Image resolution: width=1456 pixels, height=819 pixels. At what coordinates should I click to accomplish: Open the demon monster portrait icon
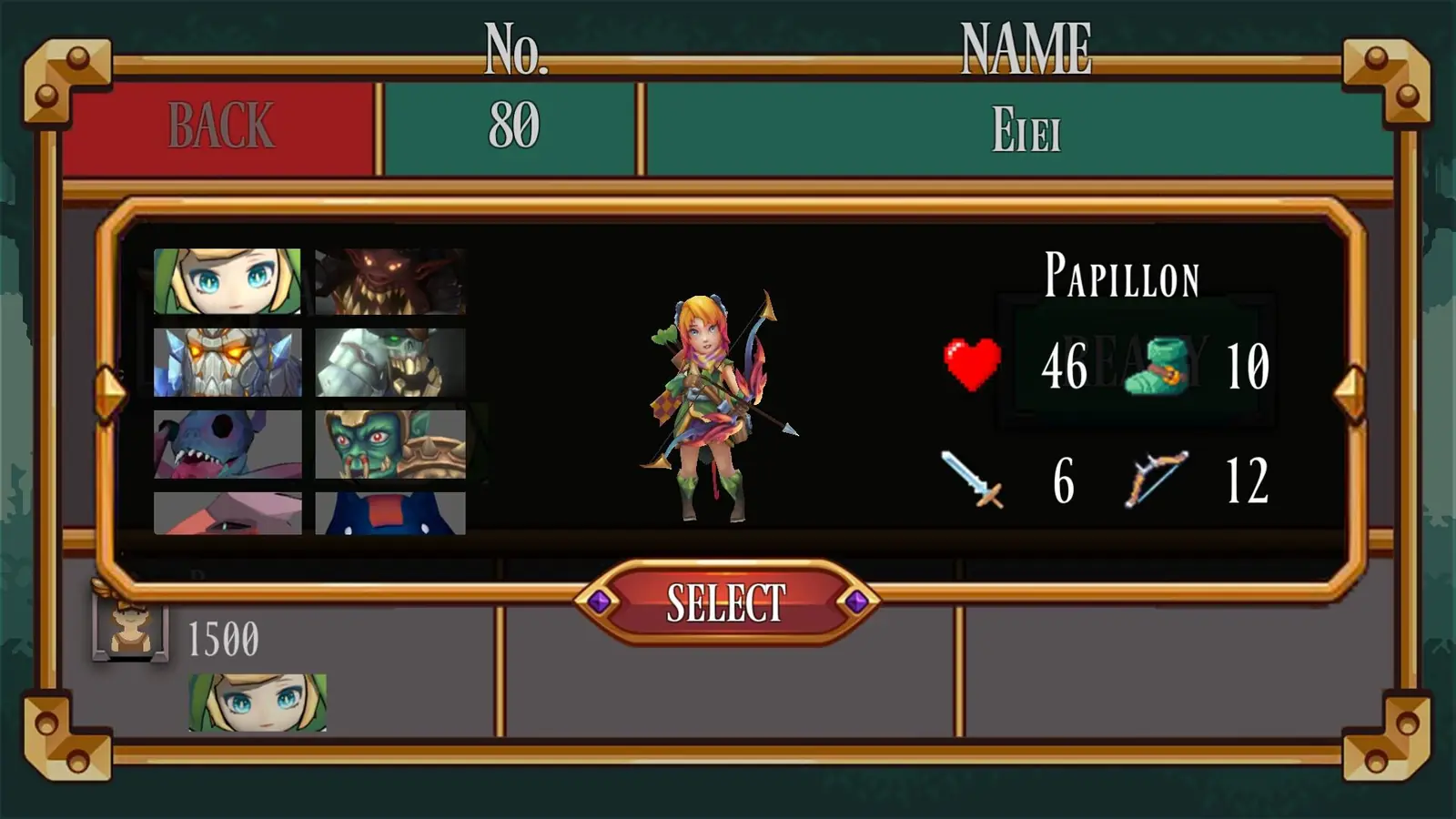click(391, 282)
